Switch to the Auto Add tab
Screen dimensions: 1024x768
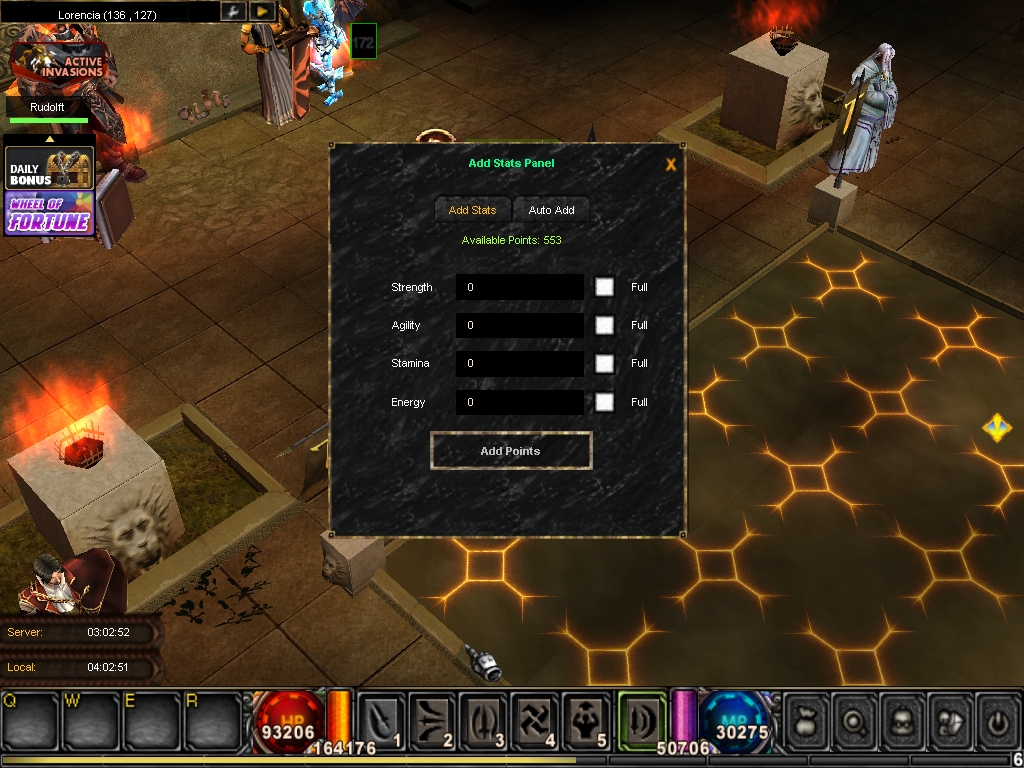(551, 210)
